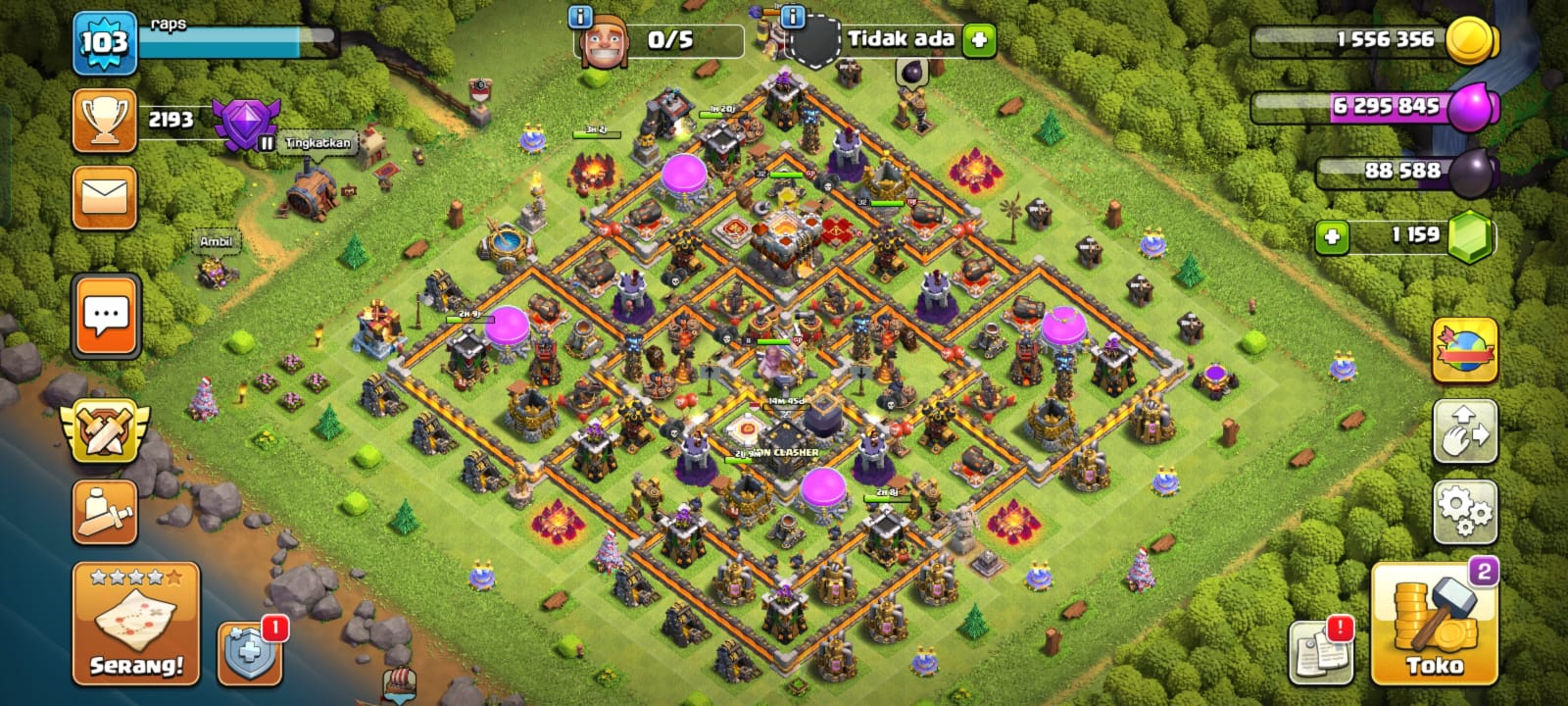
Task: Open the settings gears menu
Action: [x=1464, y=512]
